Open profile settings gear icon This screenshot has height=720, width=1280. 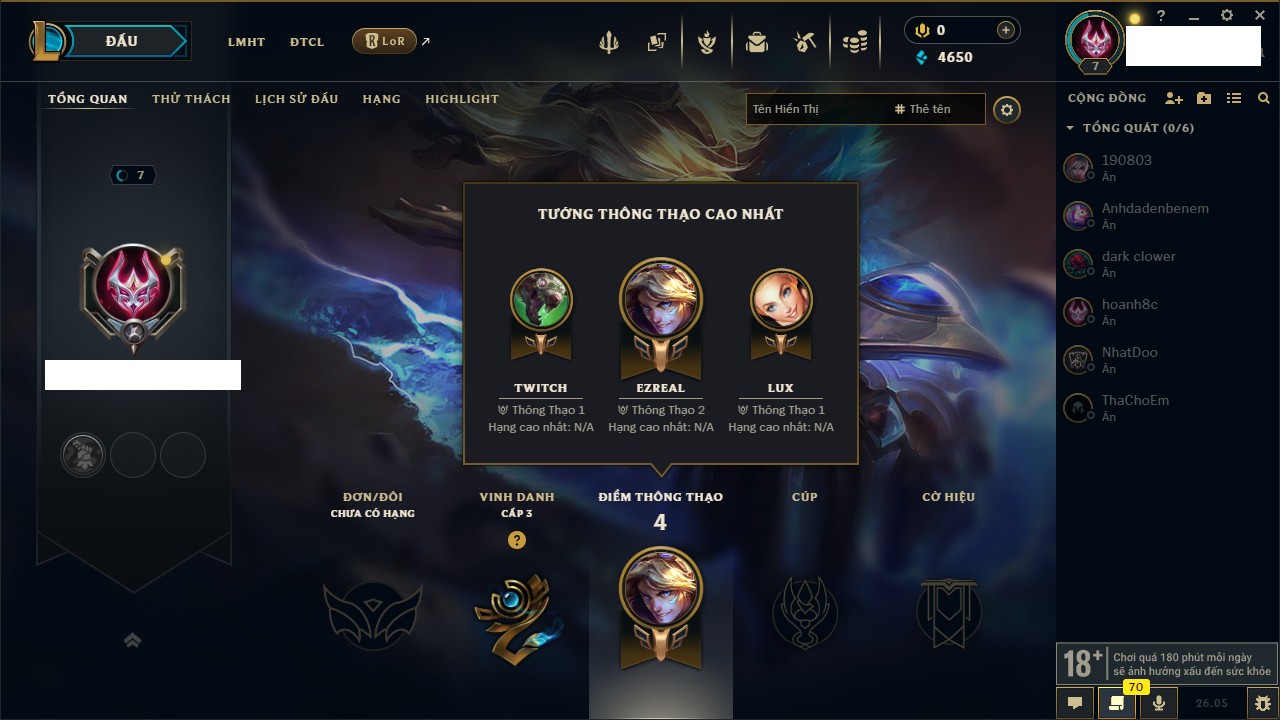[x=1007, y=110]
